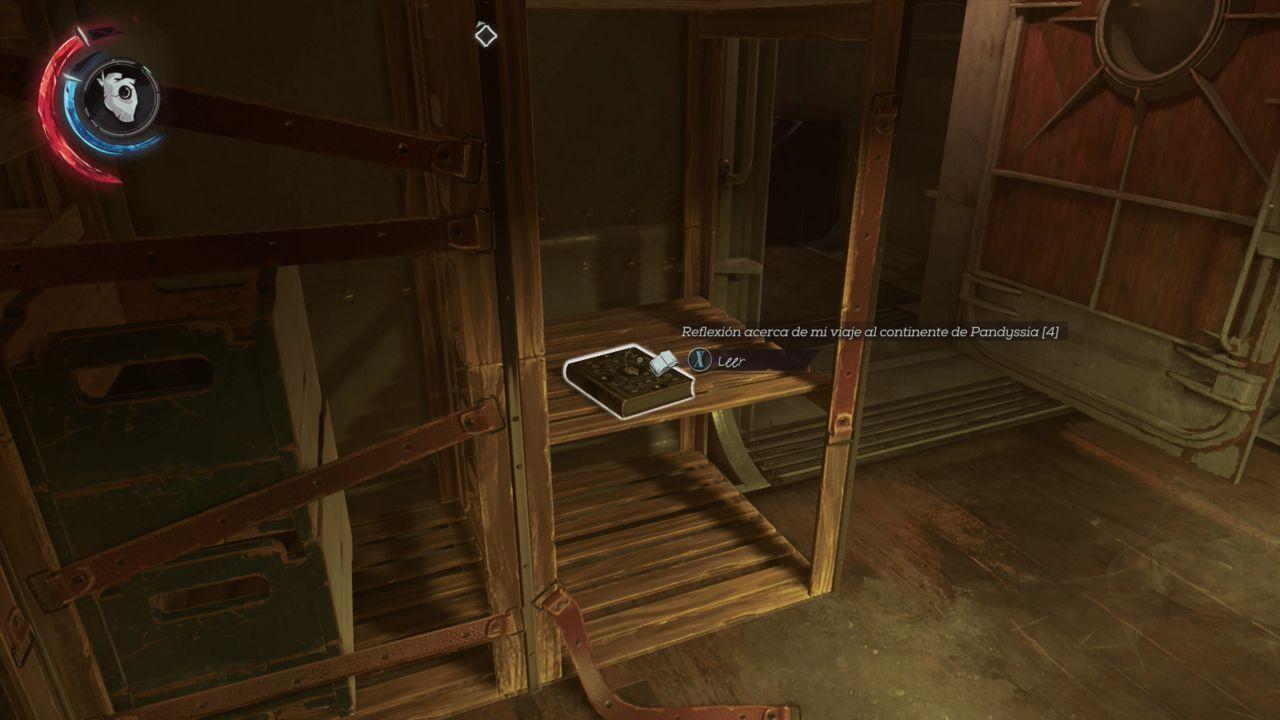Click the white diamond objective marker
This screenshot has height=720, width=1280.
[484, 35]
